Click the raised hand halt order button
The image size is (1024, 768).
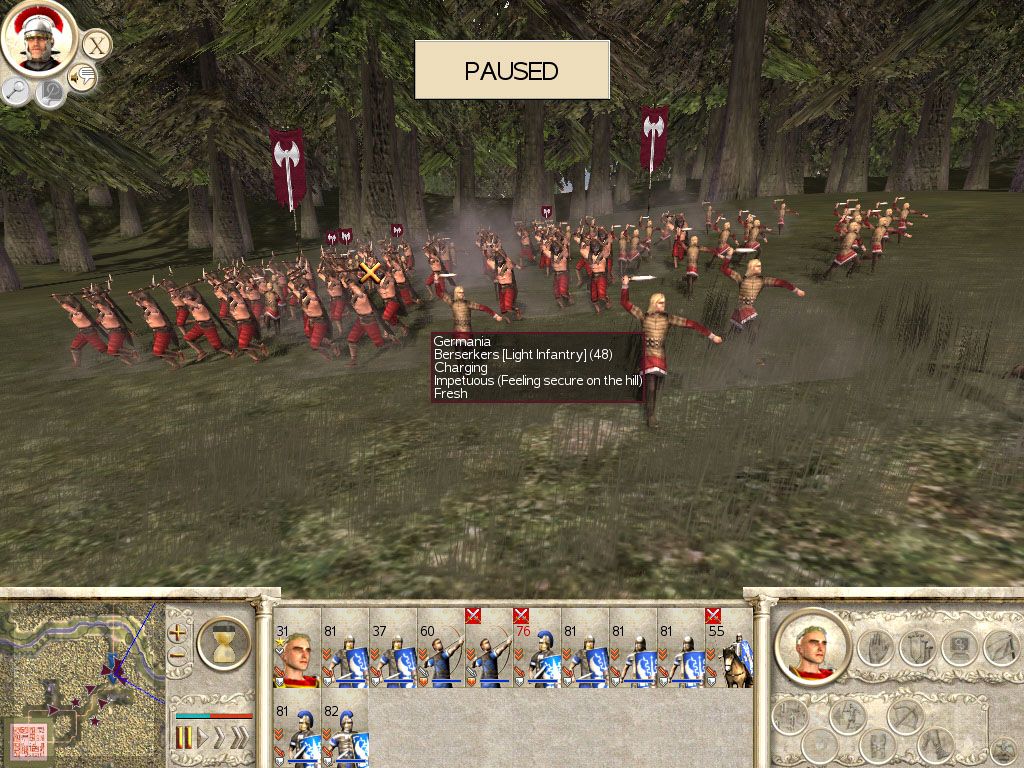pos(877,647)
